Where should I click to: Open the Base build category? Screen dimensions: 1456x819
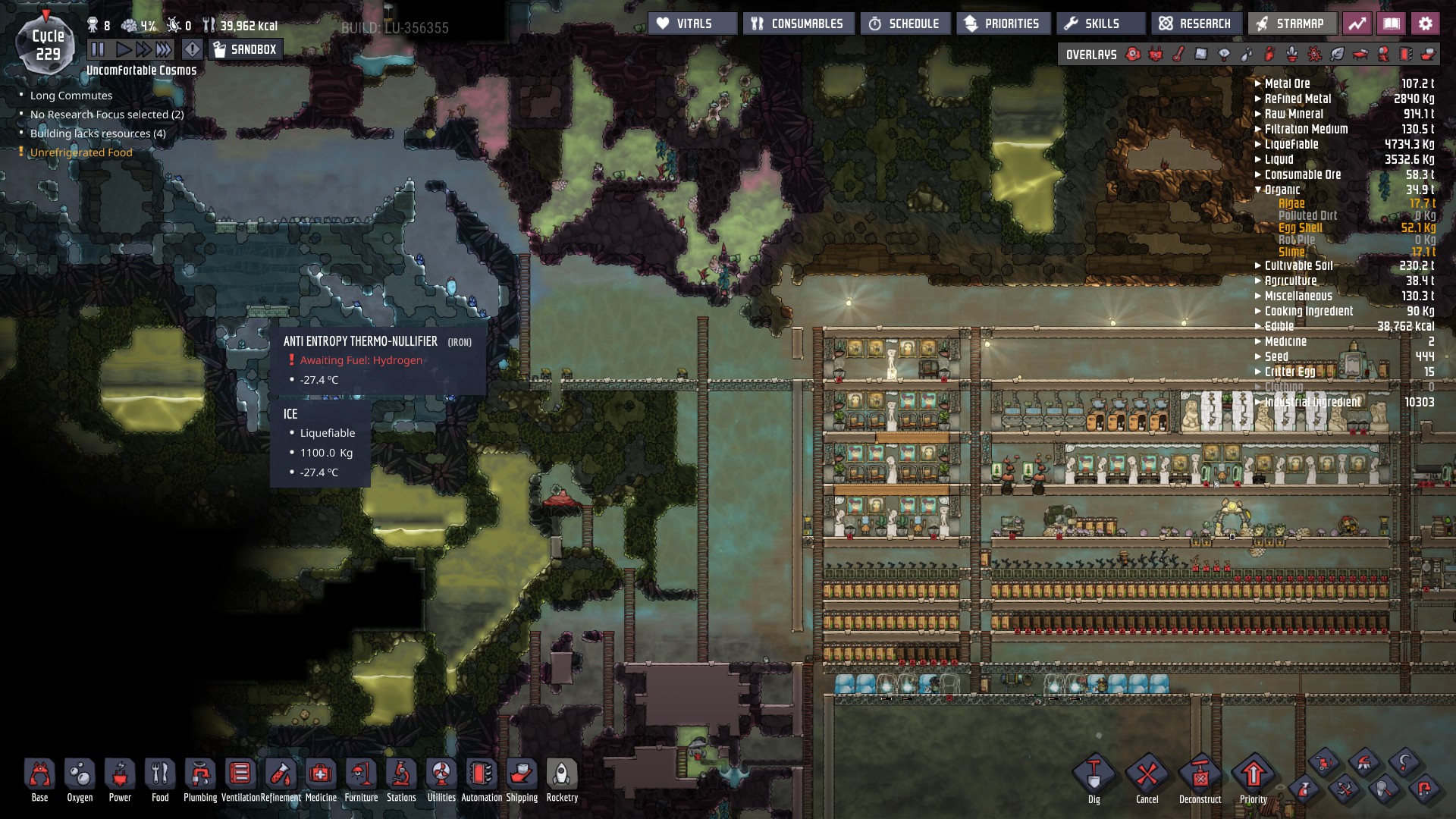click(39, 779)
